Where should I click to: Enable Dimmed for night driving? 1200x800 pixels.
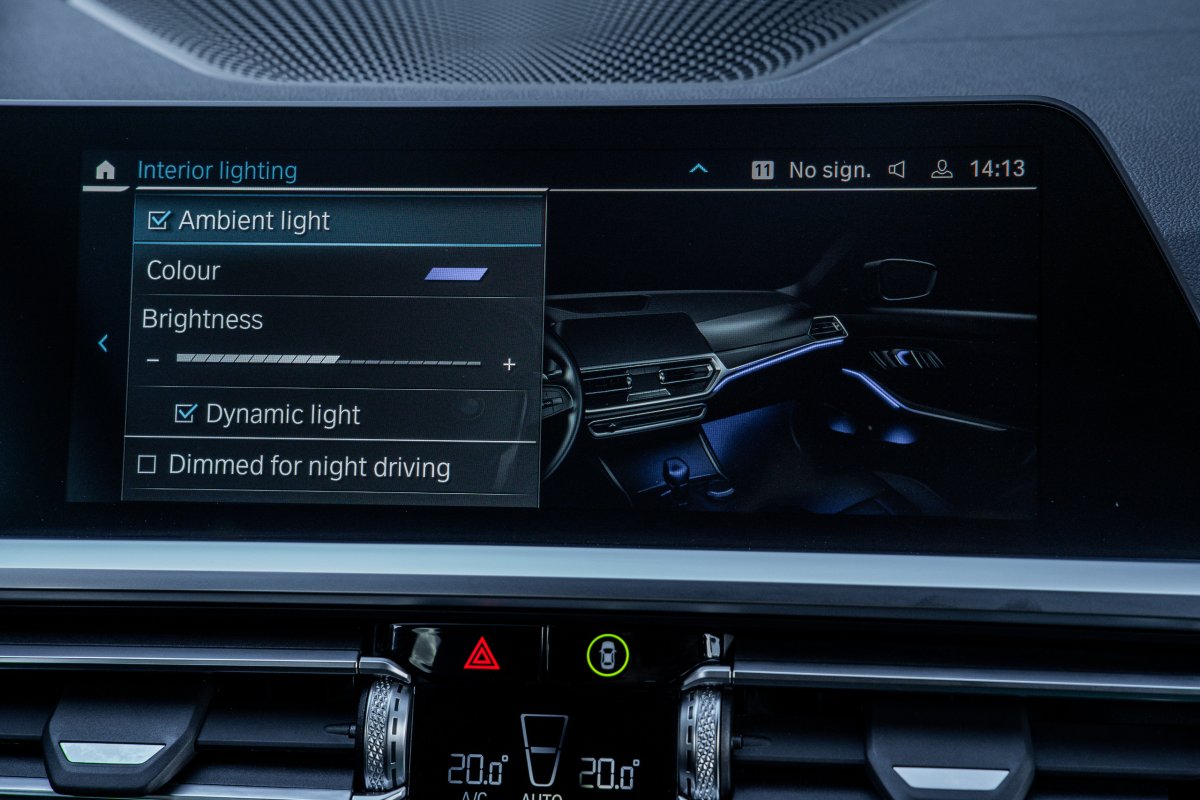coord(147,465)
